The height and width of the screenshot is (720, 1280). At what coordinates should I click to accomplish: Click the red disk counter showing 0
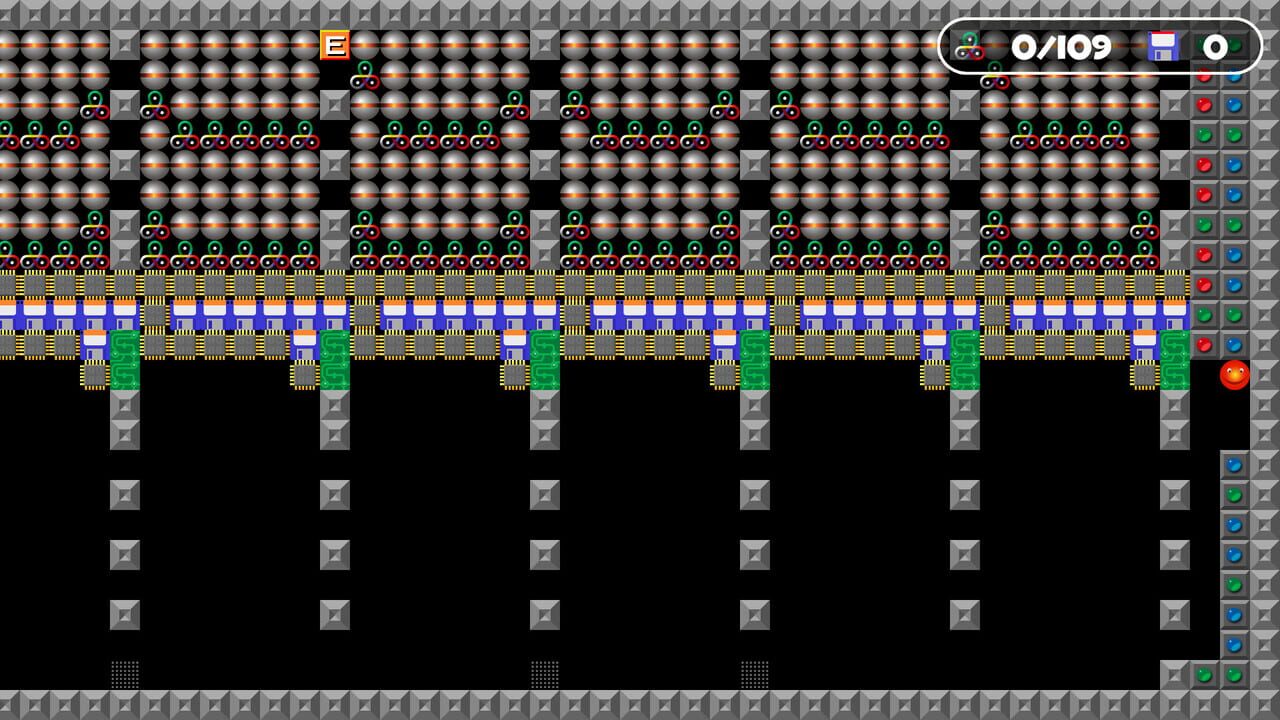coord(1215,45)
